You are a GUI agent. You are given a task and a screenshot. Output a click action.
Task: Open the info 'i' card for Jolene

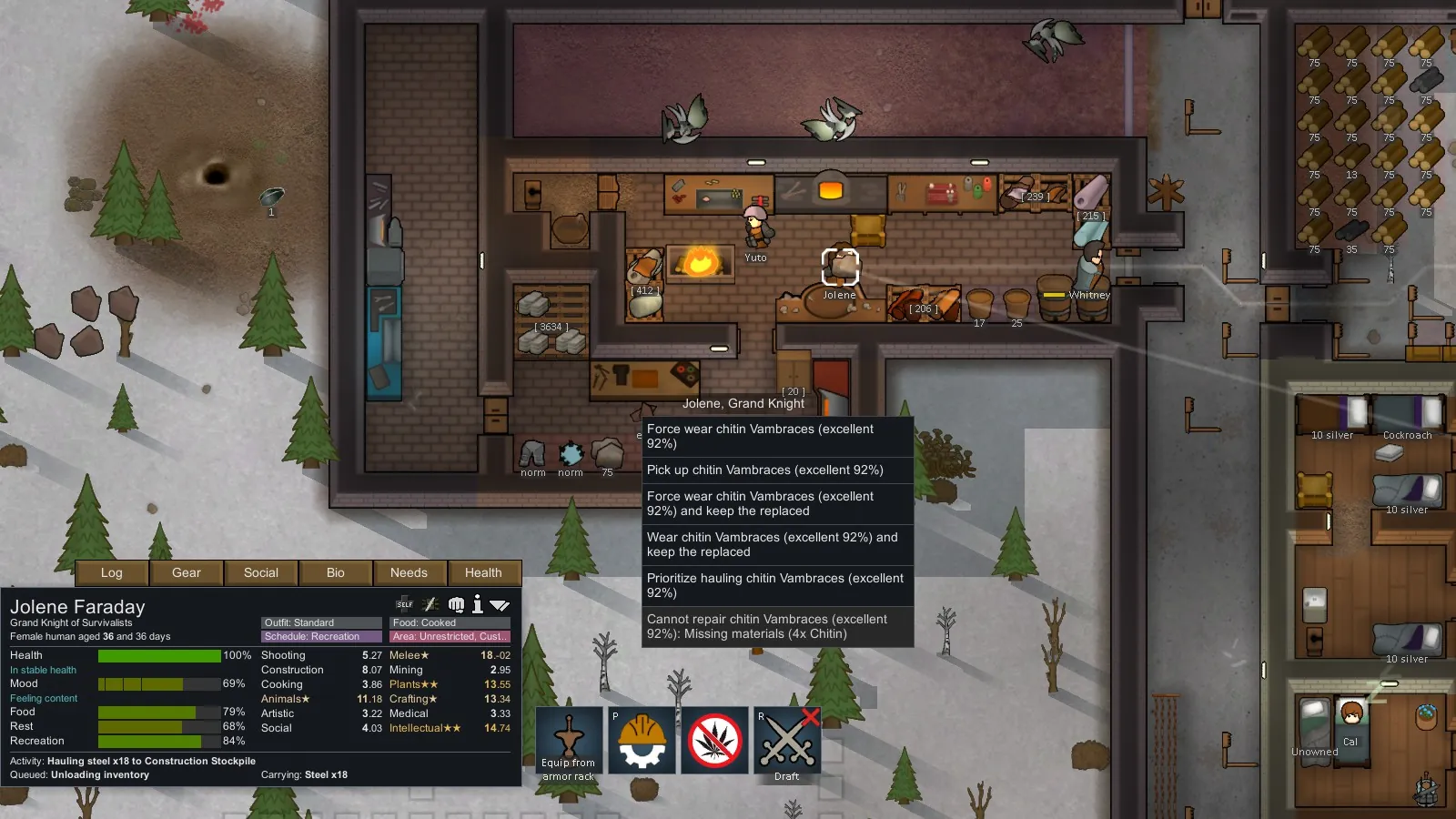coord(478,604)
